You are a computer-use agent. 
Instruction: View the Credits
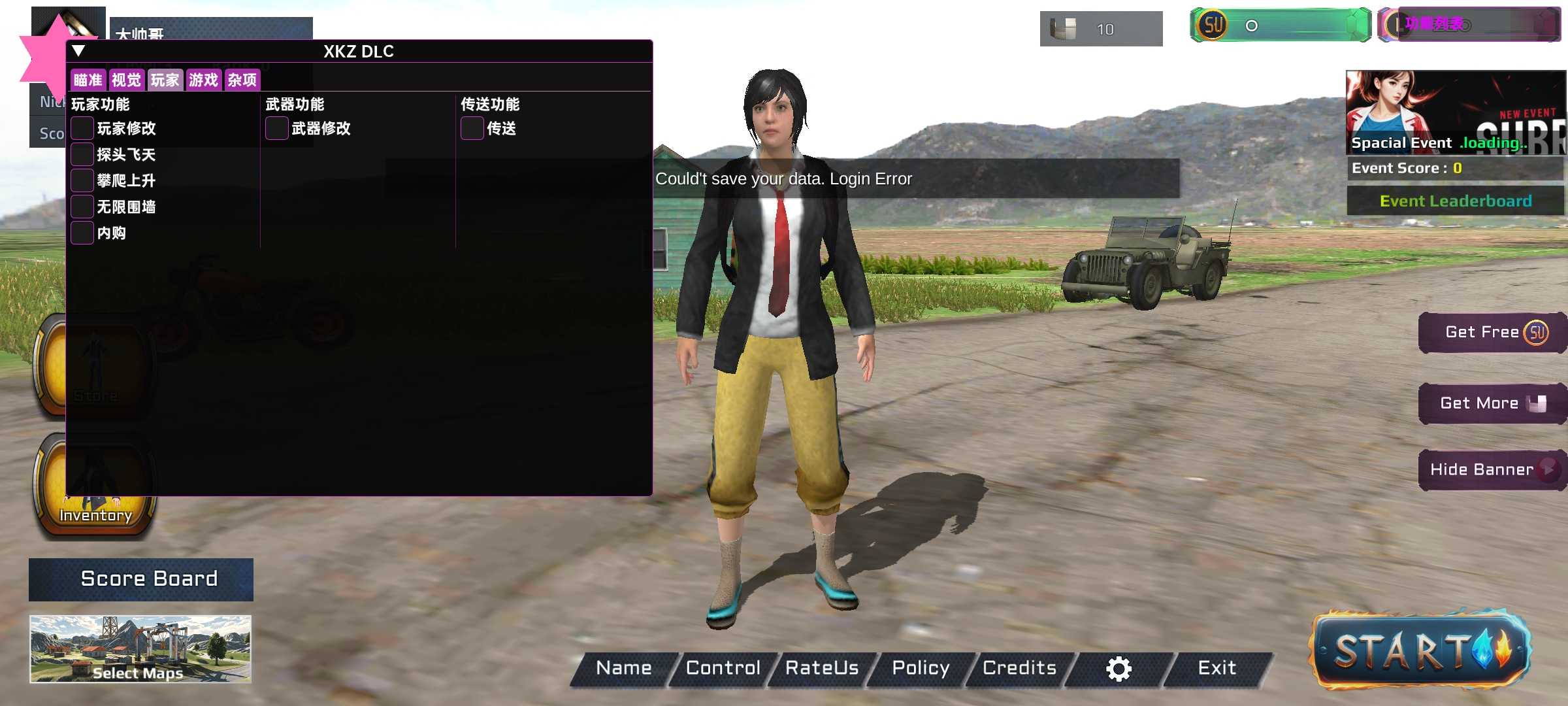point(1019,668)
